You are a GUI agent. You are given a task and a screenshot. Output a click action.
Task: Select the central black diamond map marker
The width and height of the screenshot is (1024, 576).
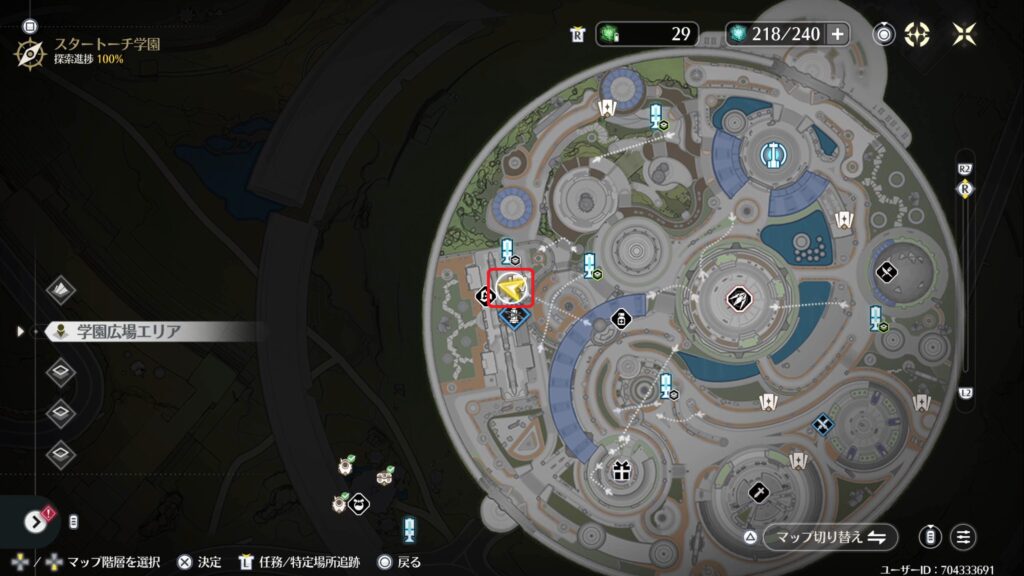[x=743, y=297]
